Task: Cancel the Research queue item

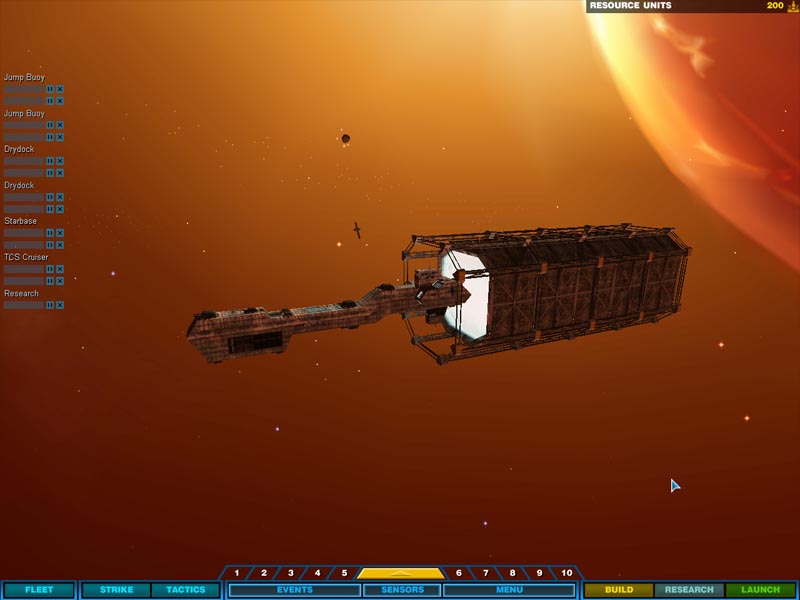Action: 60,305
